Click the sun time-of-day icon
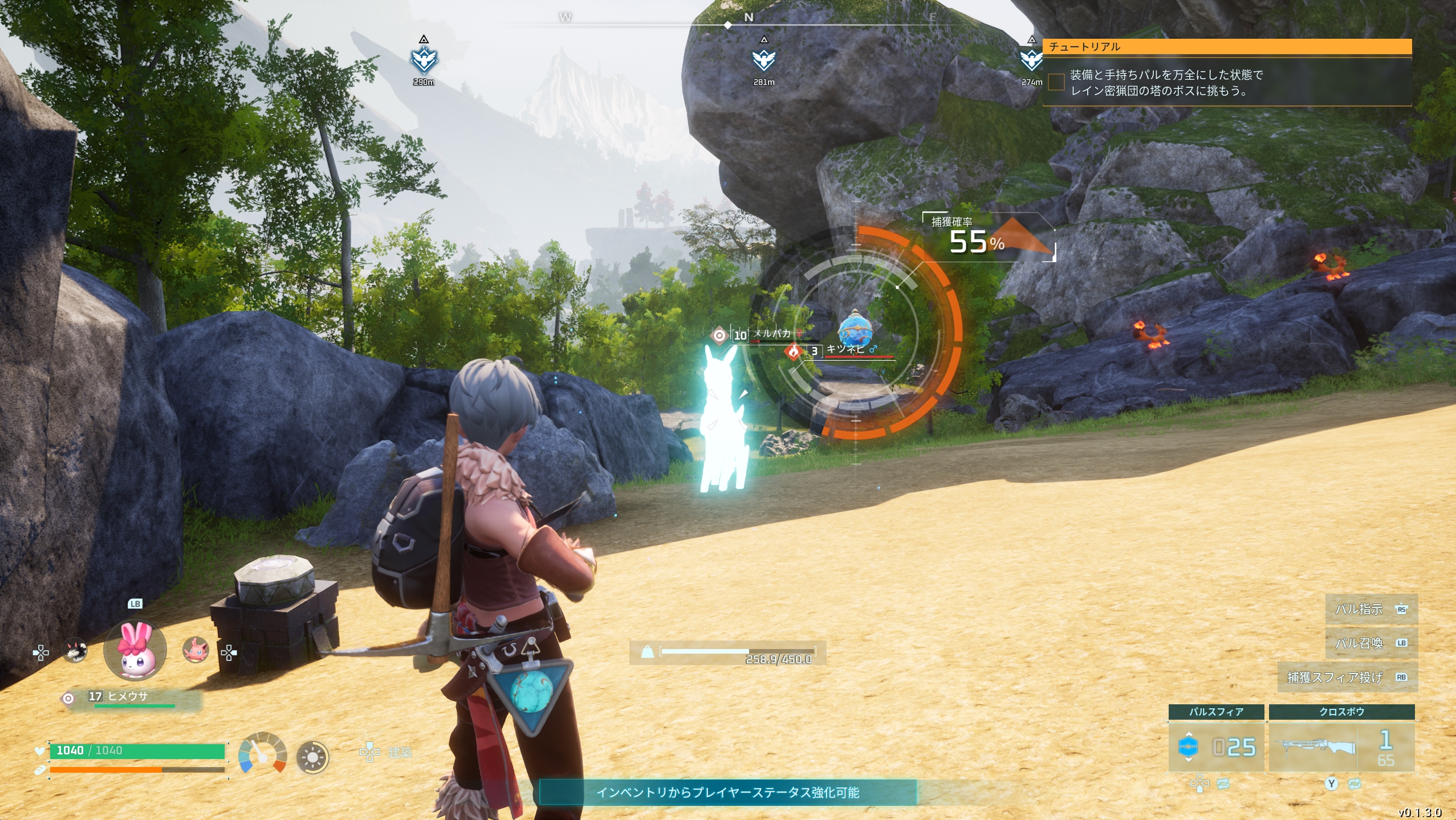The height and width of the screenshot is (820, 1456). 312,757
